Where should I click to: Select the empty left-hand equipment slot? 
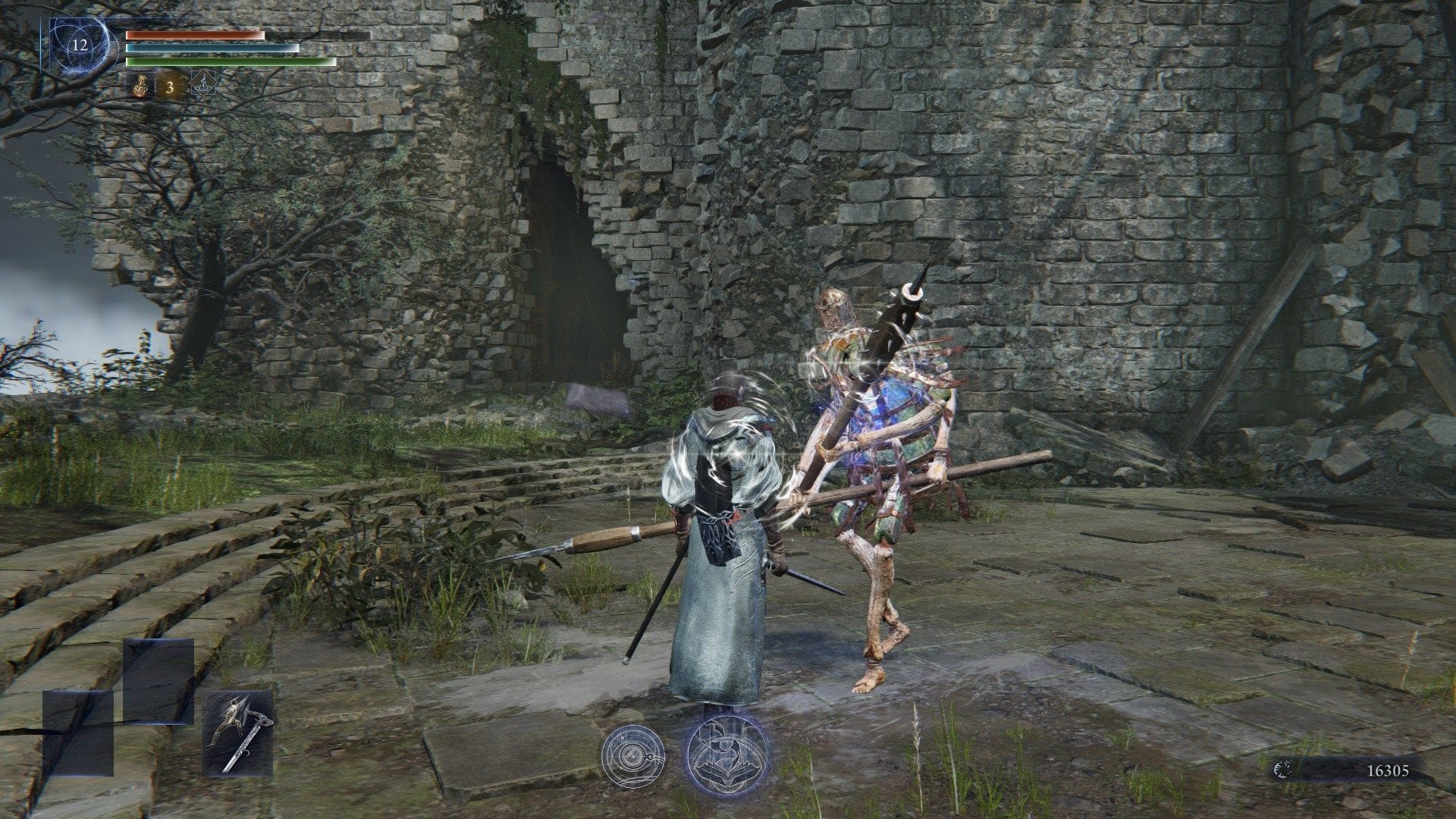point(78,732)
